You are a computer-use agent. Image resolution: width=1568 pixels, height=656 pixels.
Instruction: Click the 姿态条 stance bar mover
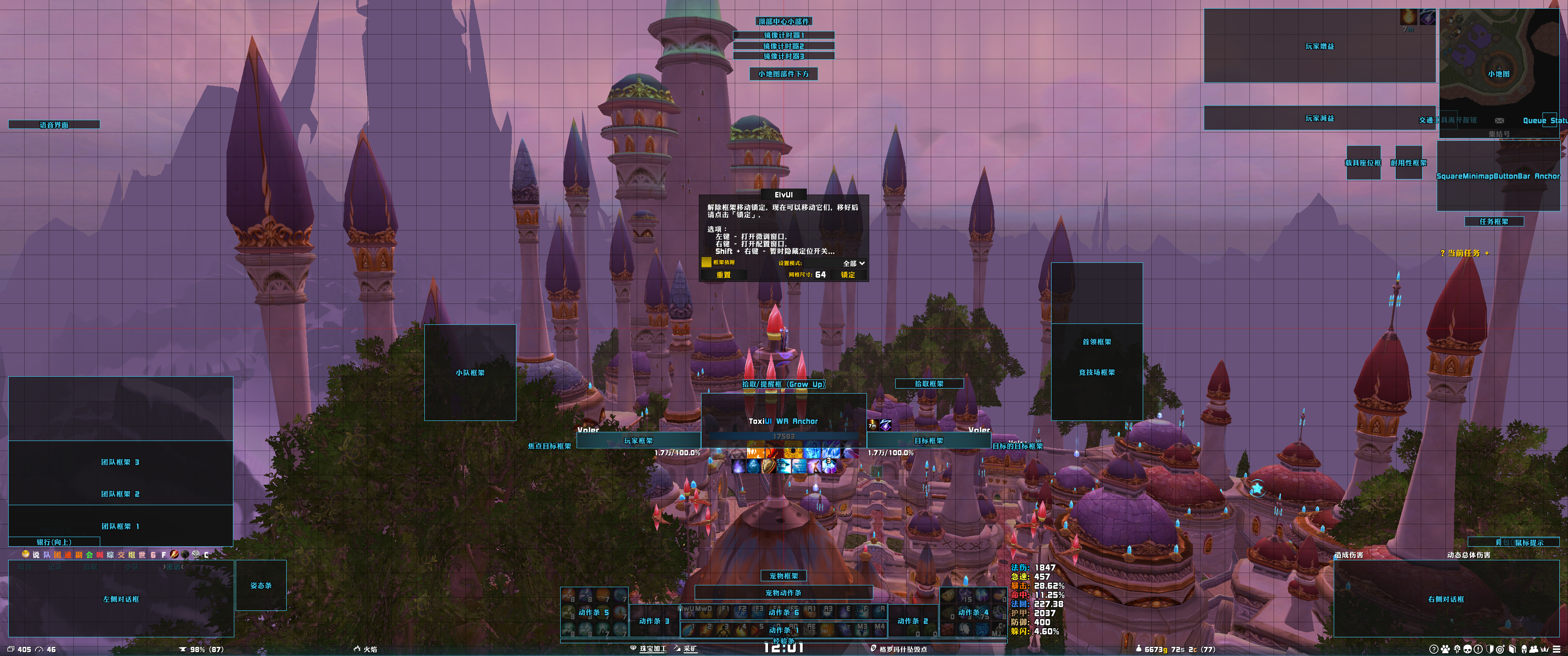click(261, 585)
